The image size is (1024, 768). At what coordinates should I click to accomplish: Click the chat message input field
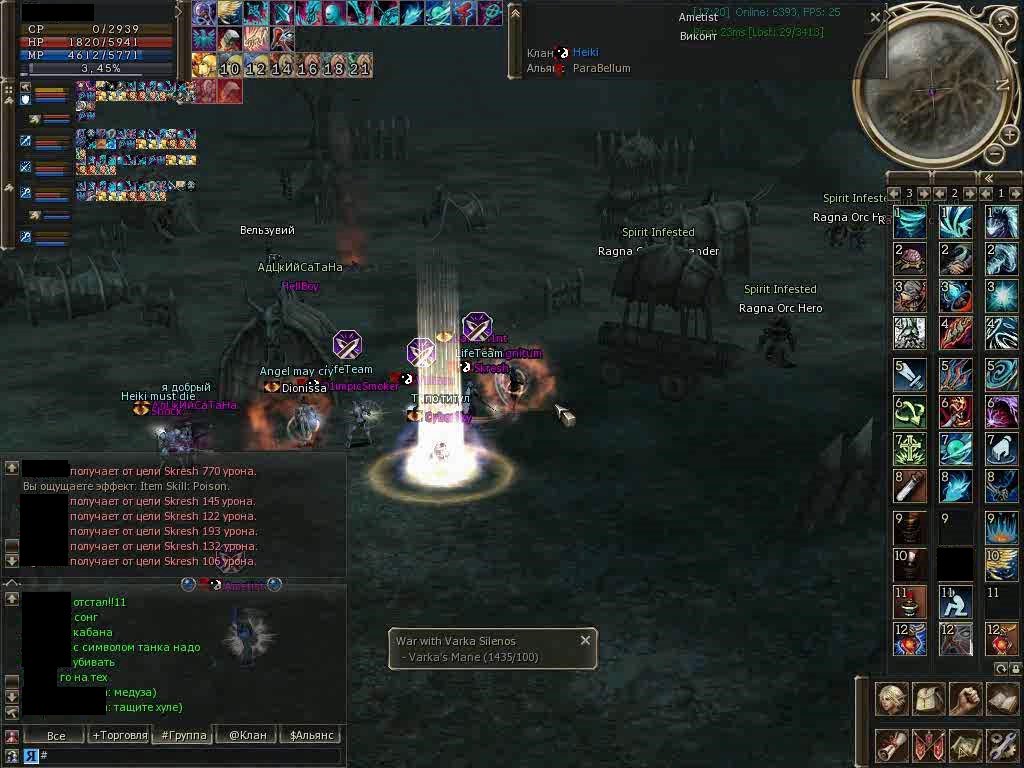tap(190, 756)
